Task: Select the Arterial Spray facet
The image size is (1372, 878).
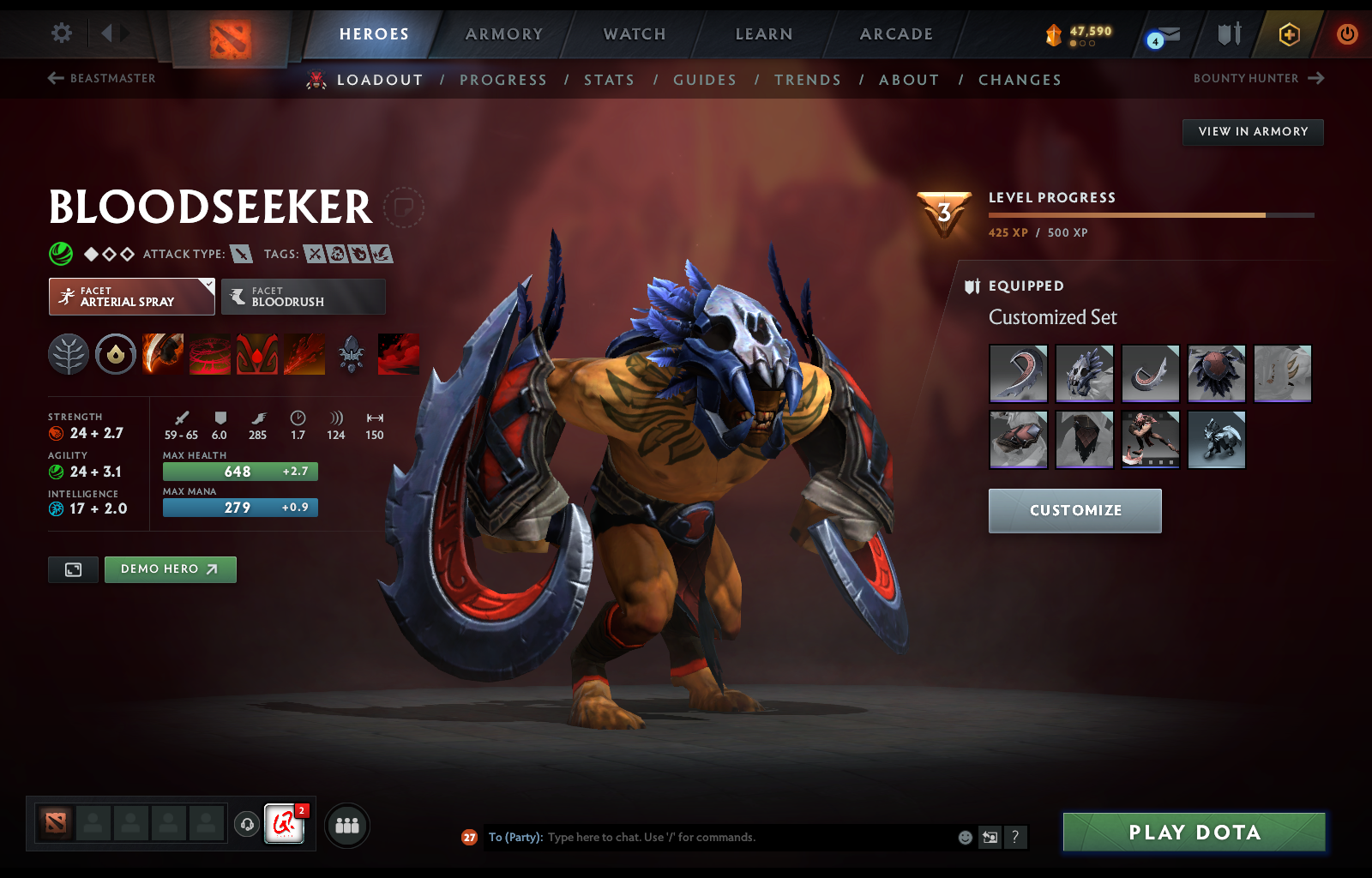Action: 131,297
